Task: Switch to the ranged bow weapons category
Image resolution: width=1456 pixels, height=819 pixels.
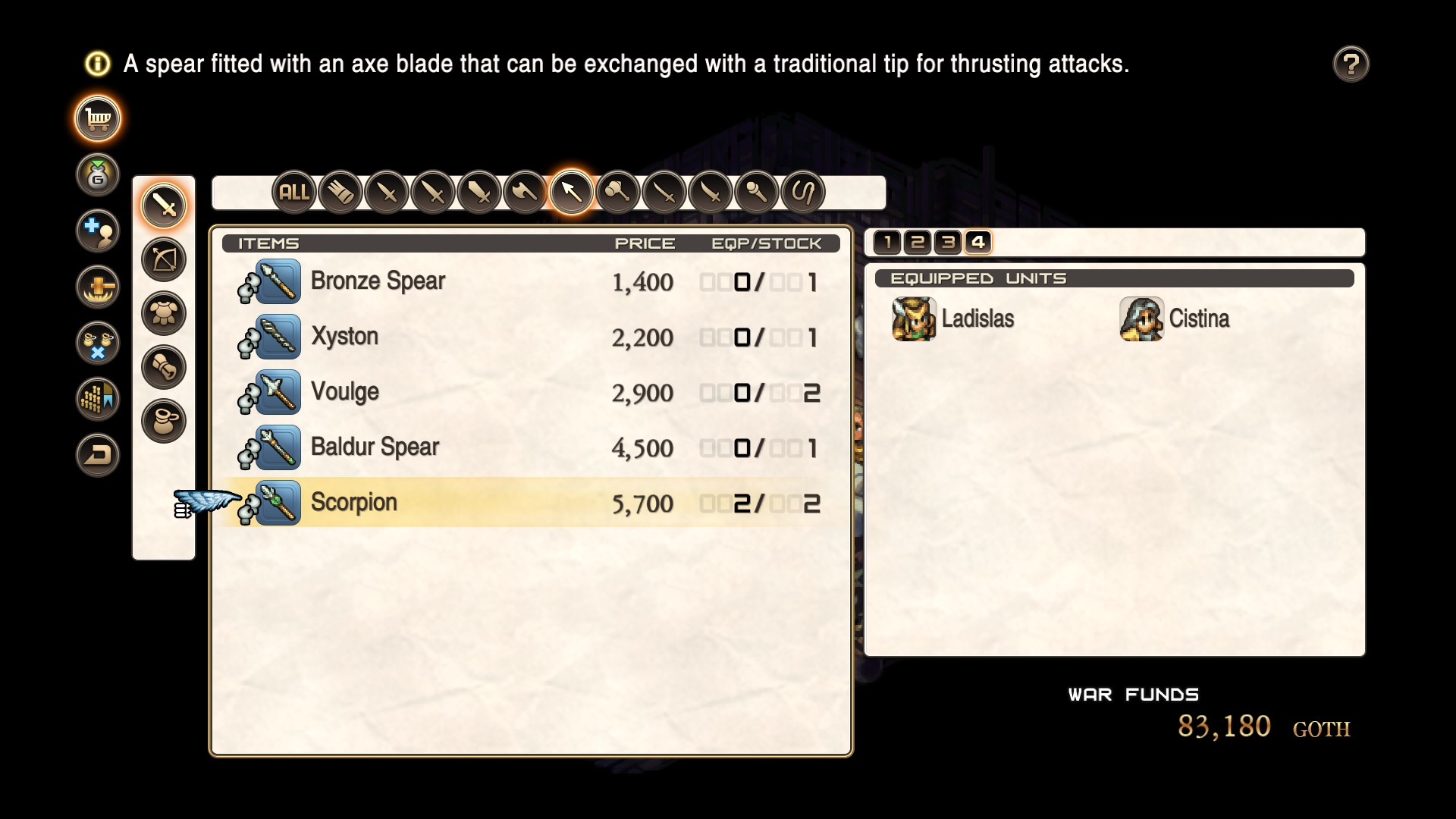Action: point(164,259)
